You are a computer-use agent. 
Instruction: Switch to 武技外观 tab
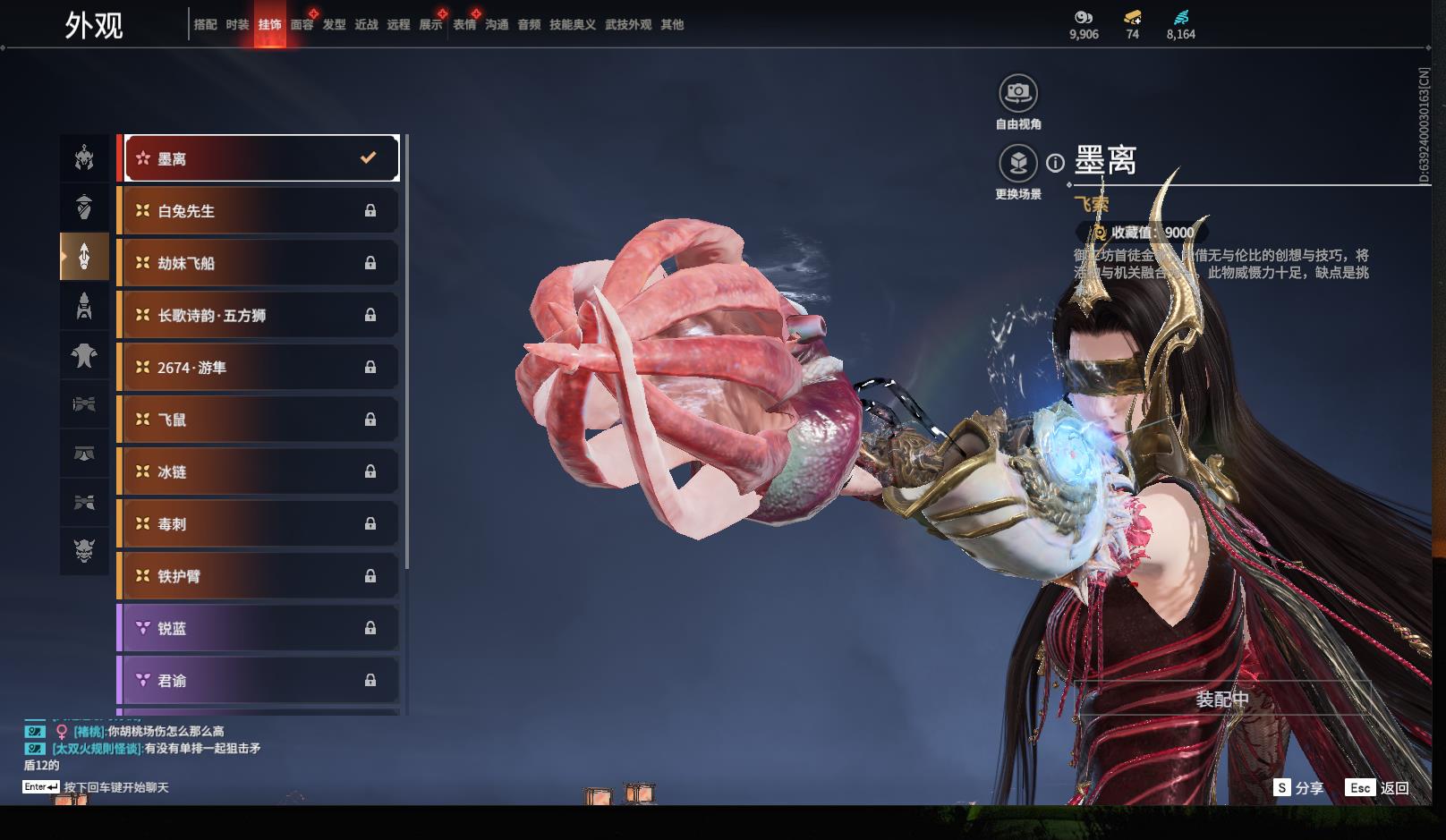(628, 25)
